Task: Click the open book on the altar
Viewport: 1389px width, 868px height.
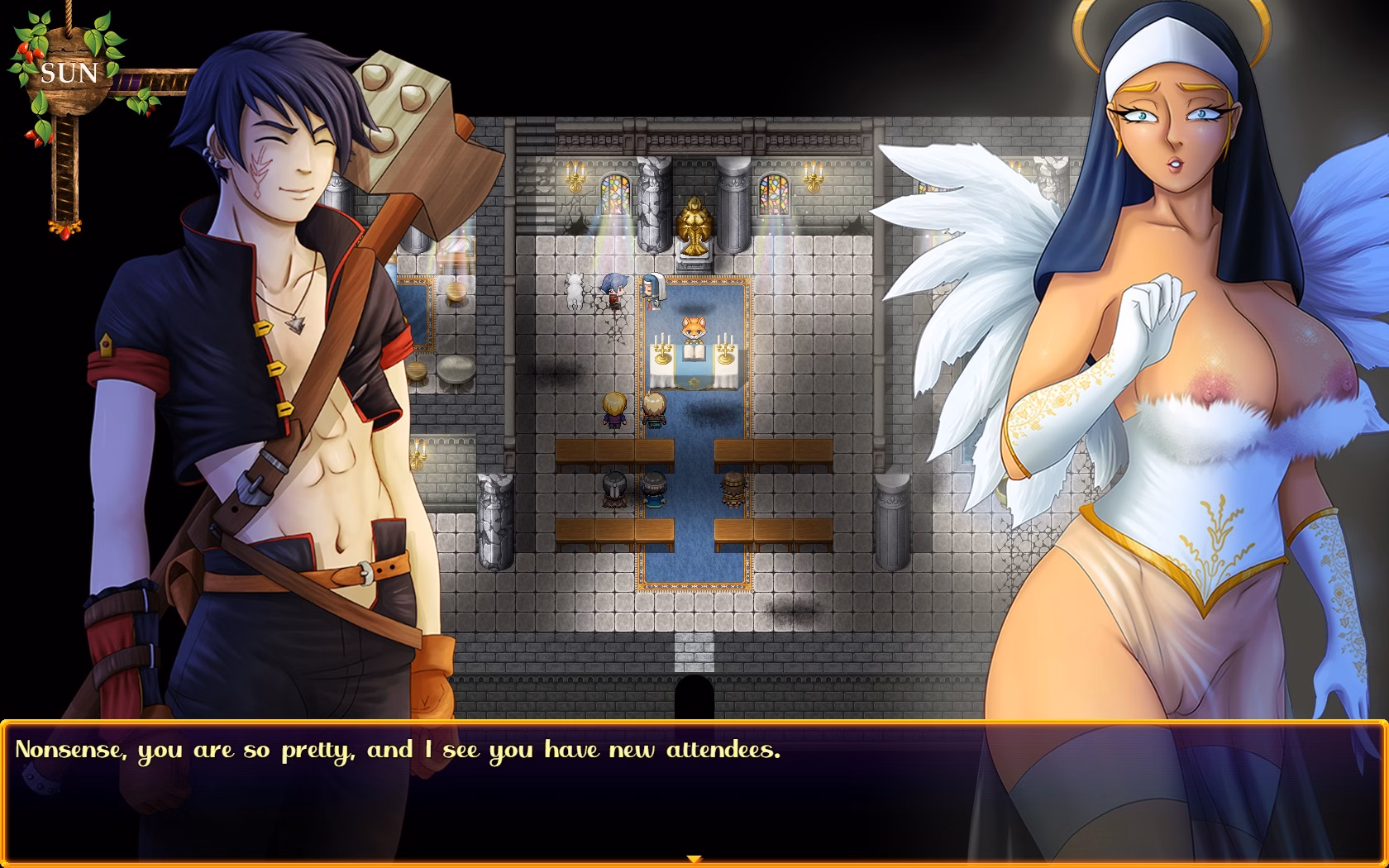Action: [693, 351]
